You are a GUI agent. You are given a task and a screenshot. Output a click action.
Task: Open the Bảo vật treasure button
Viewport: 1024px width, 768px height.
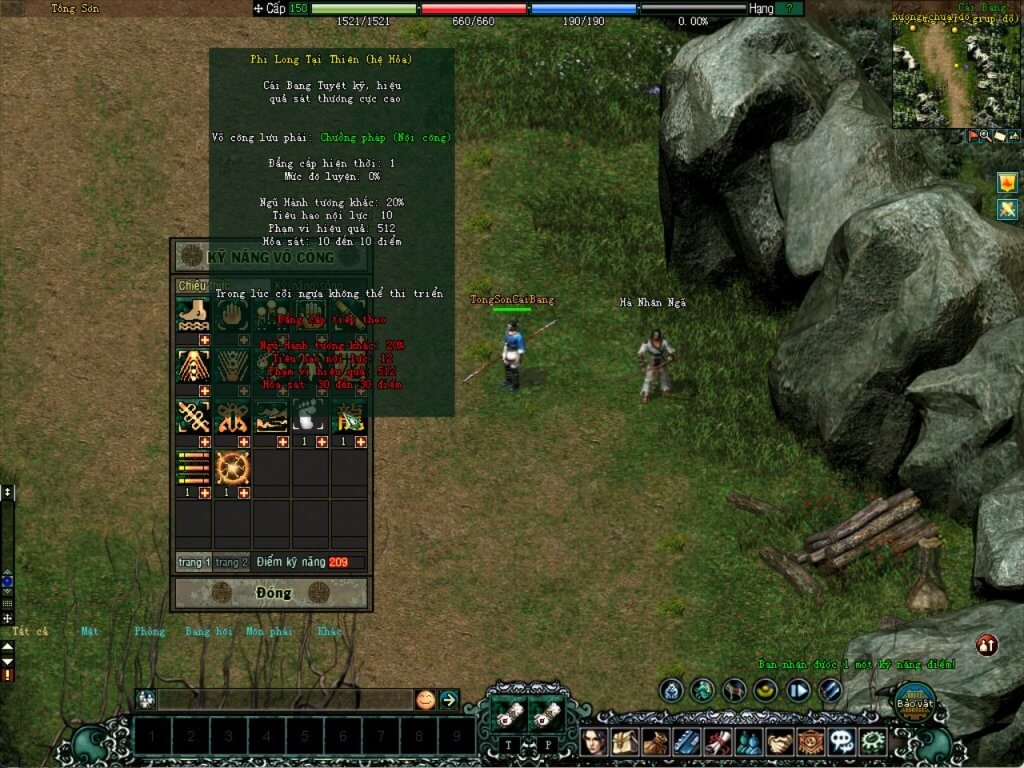click(x=913, y=701)
